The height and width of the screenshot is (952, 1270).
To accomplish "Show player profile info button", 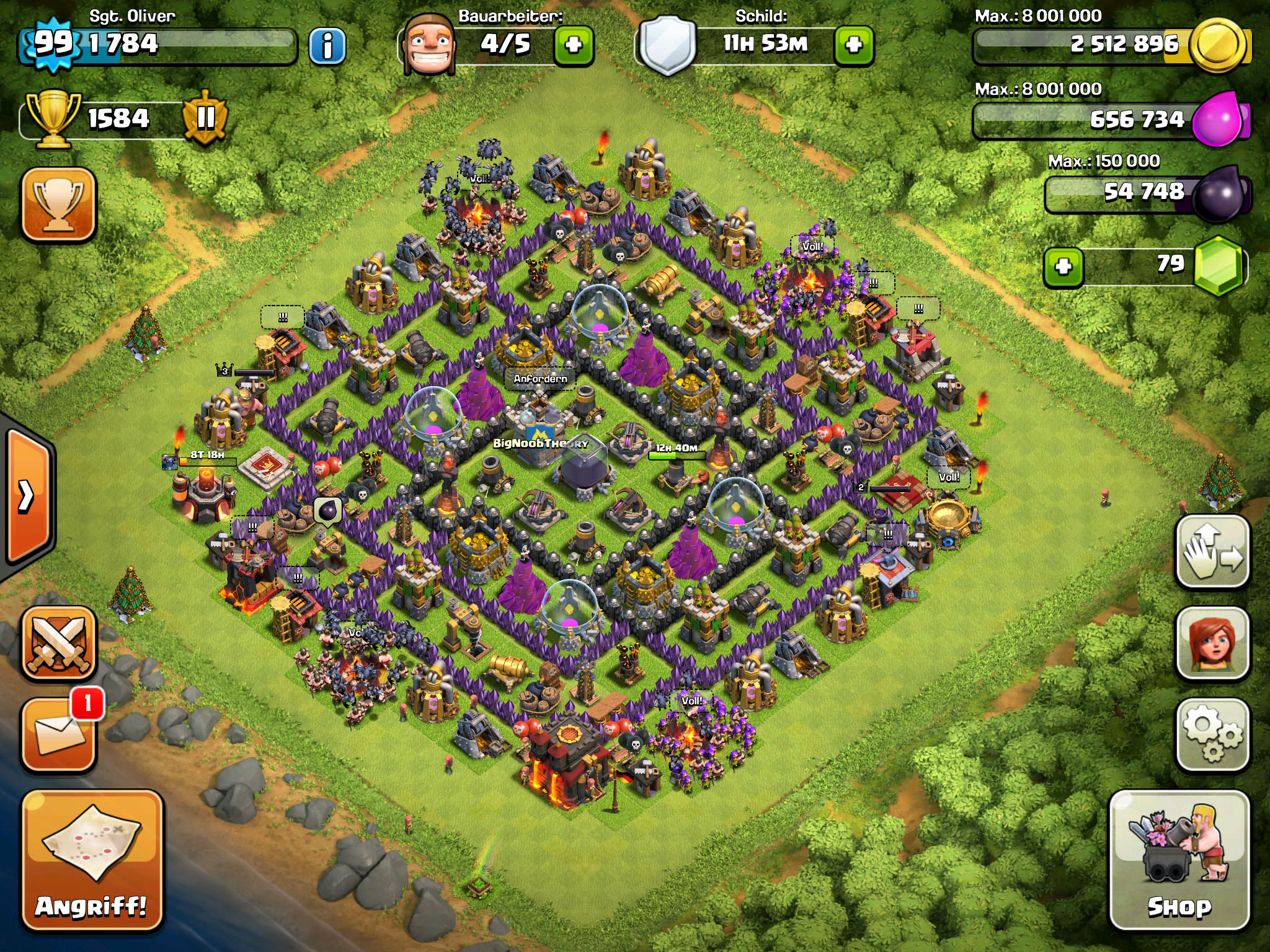I will pyautogui.click(x=327, y=45).
